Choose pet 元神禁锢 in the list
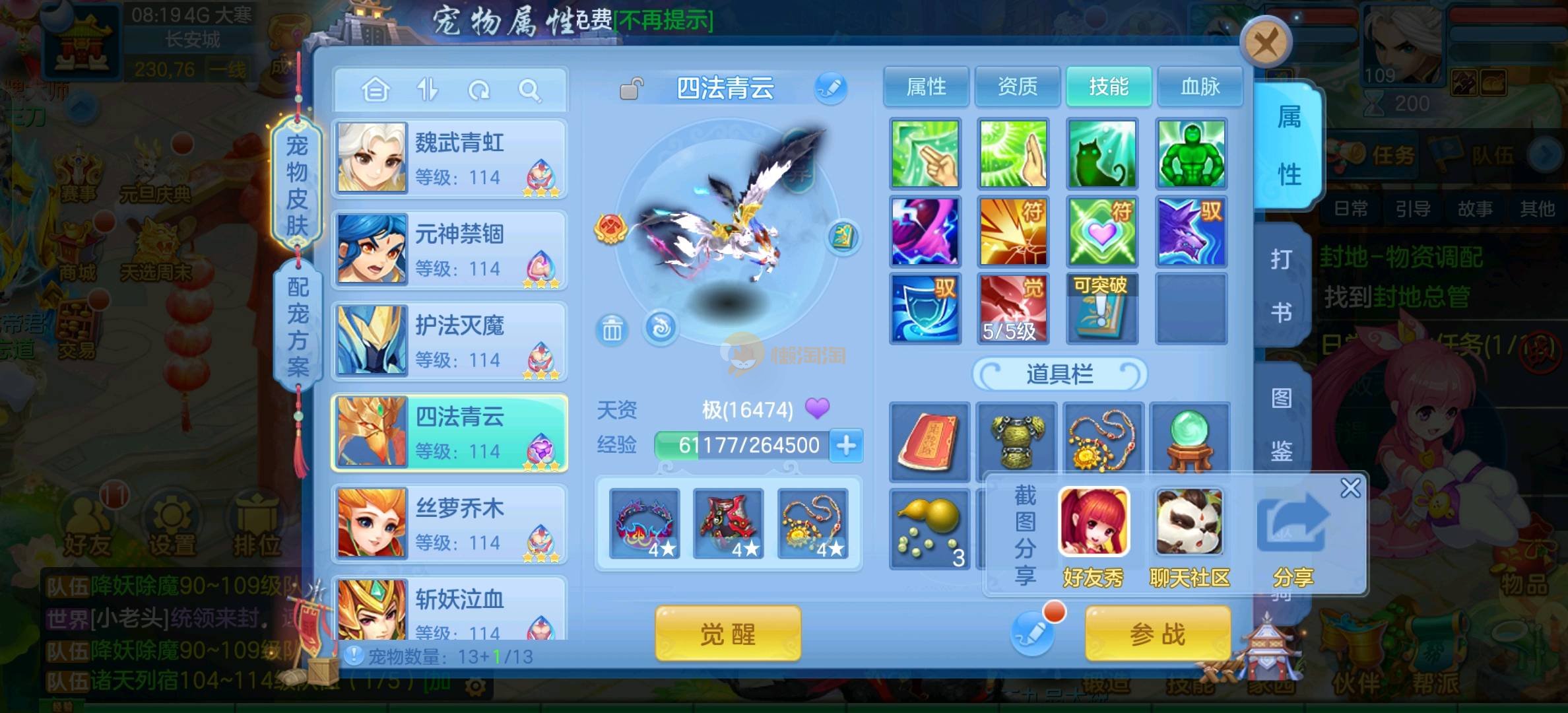The image size is (1568, 713). point(449,250)
